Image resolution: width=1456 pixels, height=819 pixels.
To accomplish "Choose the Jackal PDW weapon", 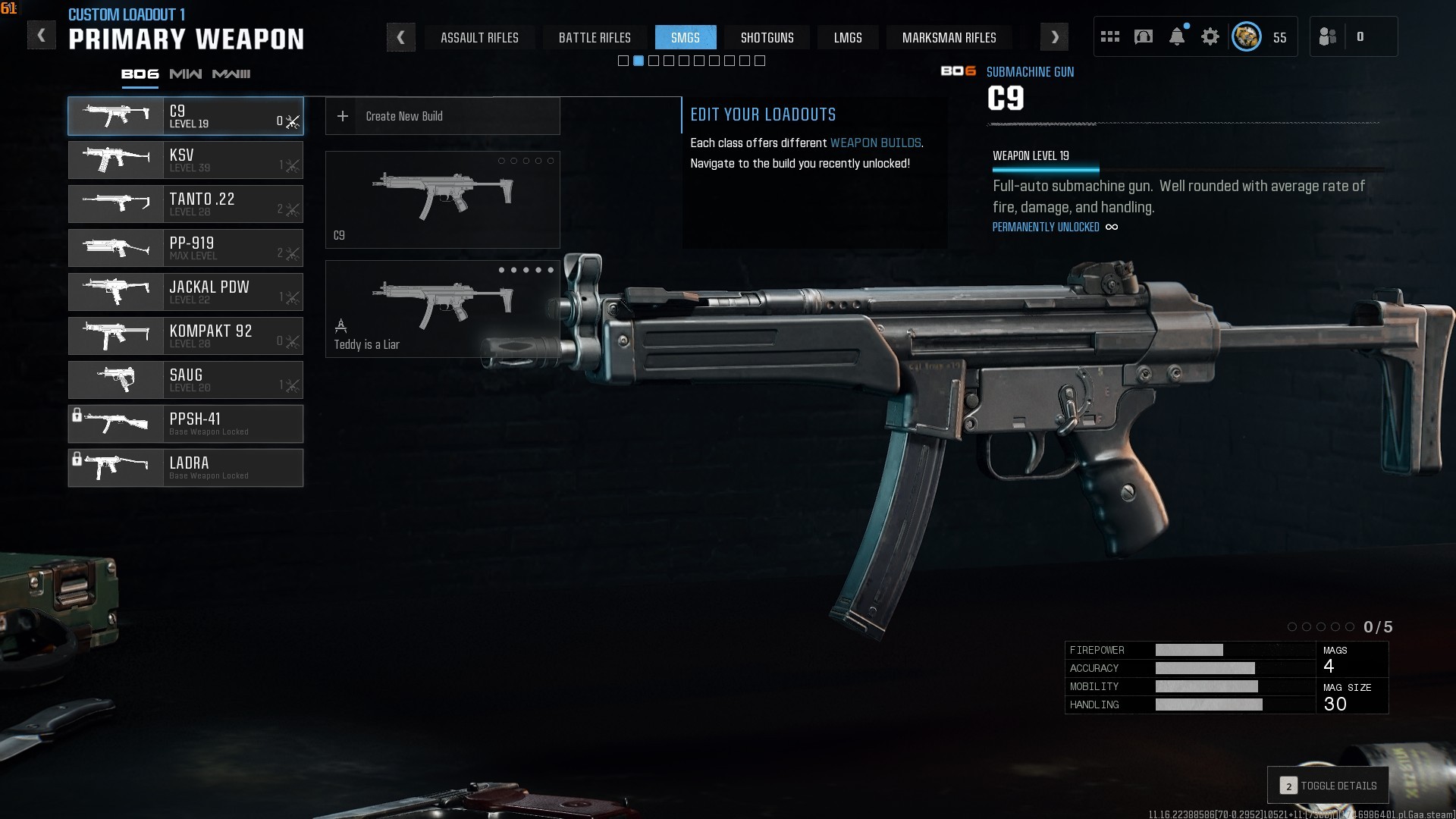I will (x=186, y=292).
